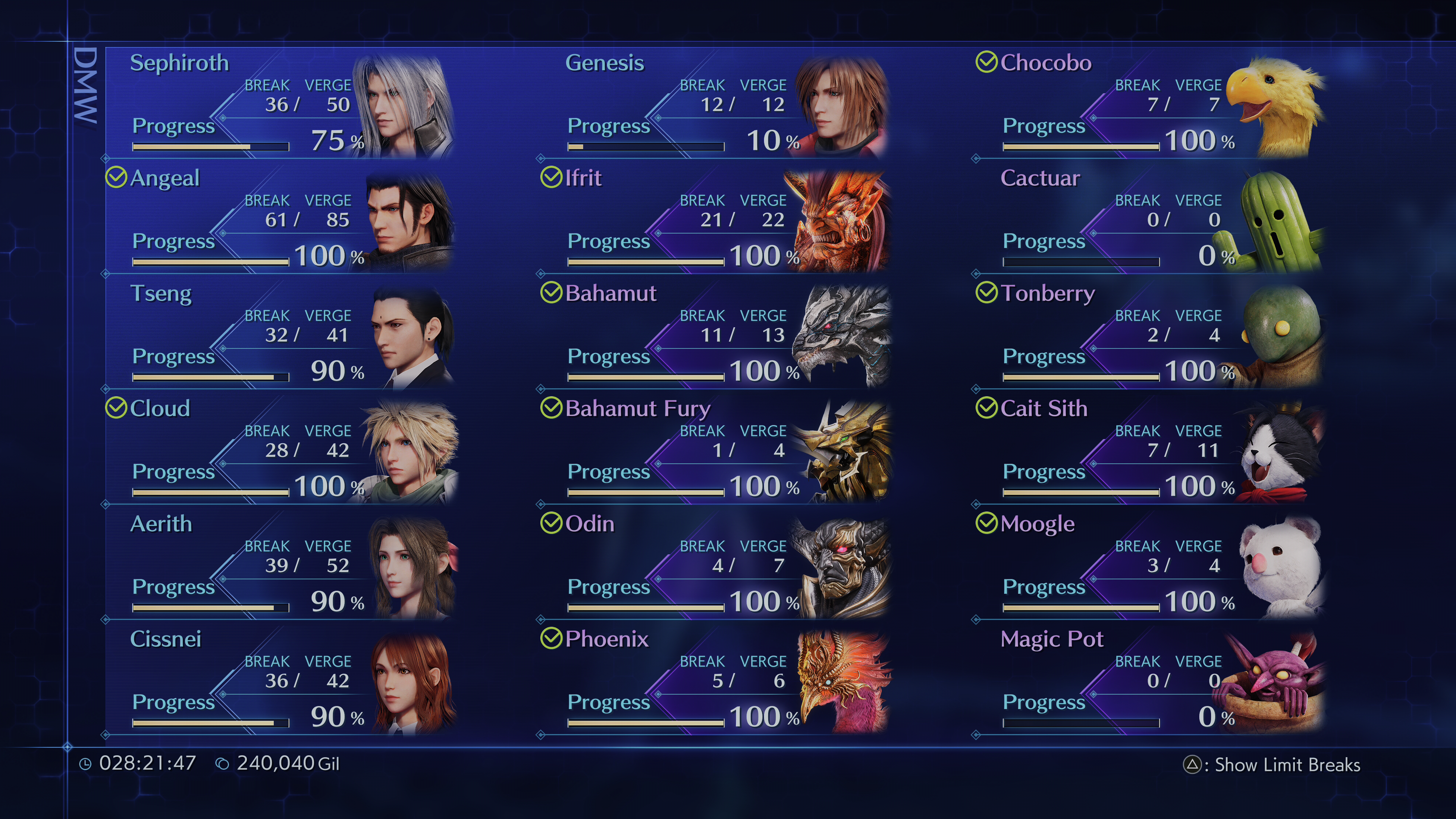Select the Bahamut Fury entry
The image size is (1456, 819).
tap(718, 450)
